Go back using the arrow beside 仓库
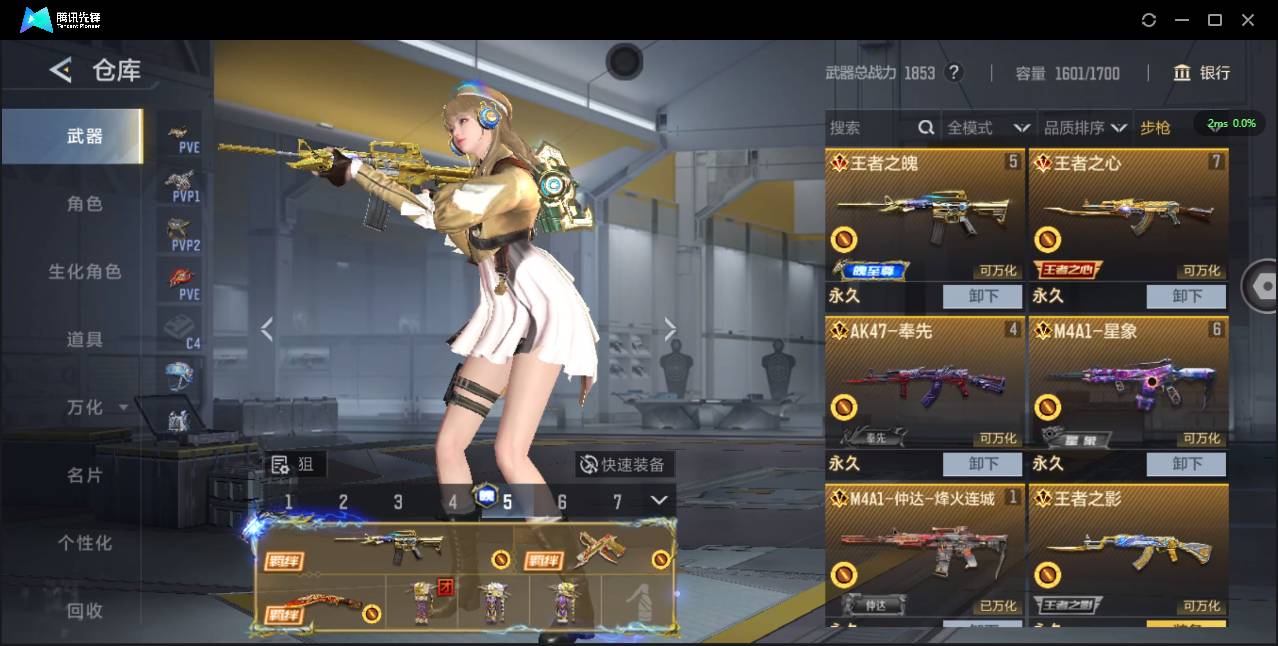This screenshot has height=646, width=1278. point(61,70)
